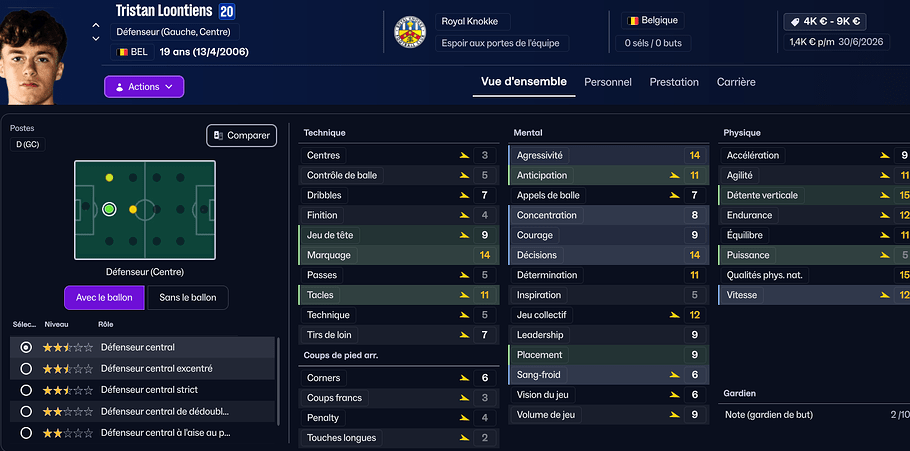The width and height of the screenshot is (910, 451).
Task: Select the Jeu de tête attribute row
Action: [x=397, y=235]
